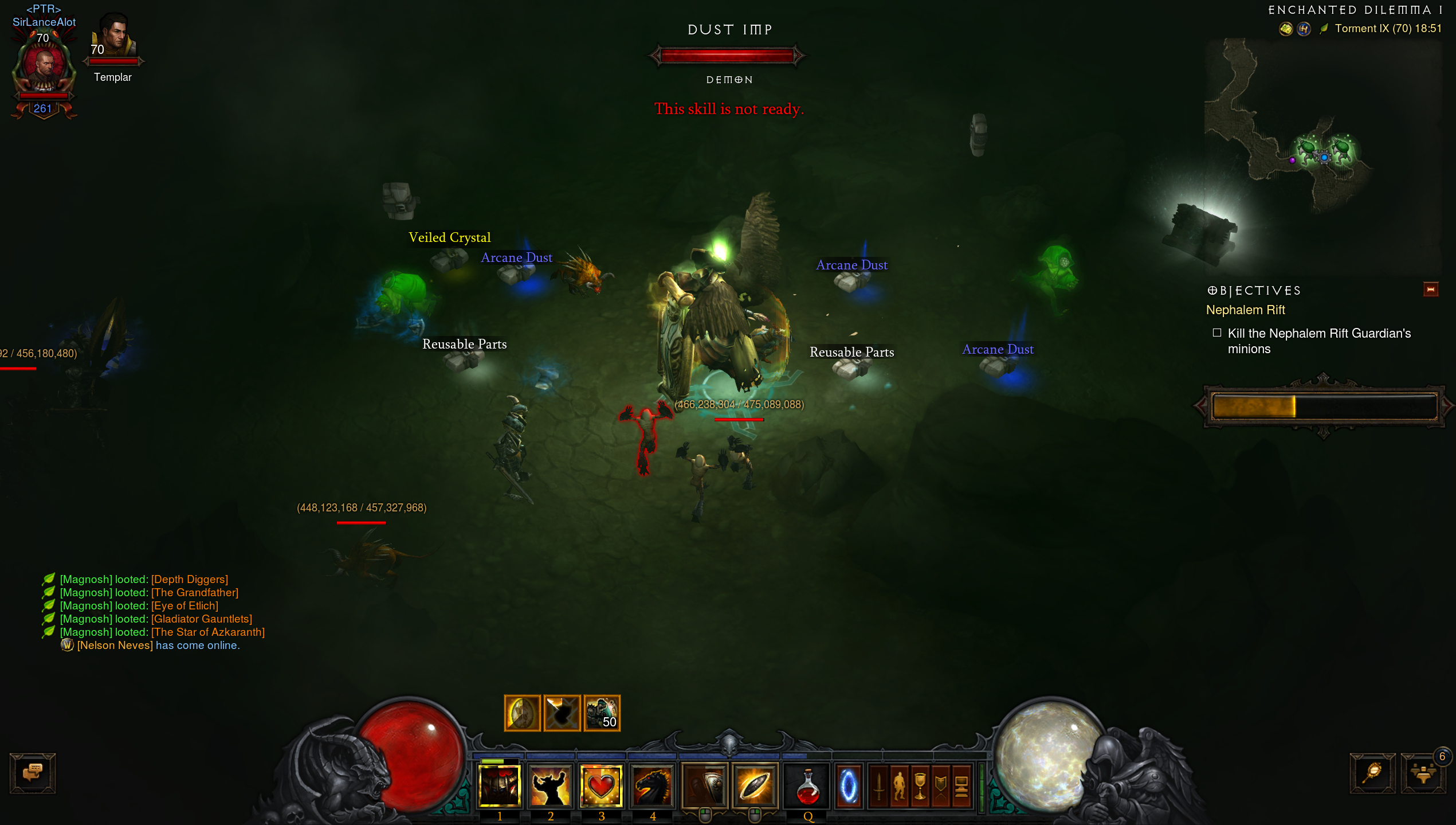Click the SirLanceAlot player portrait
The image size is (1456, 825).
tap(44, 66)
